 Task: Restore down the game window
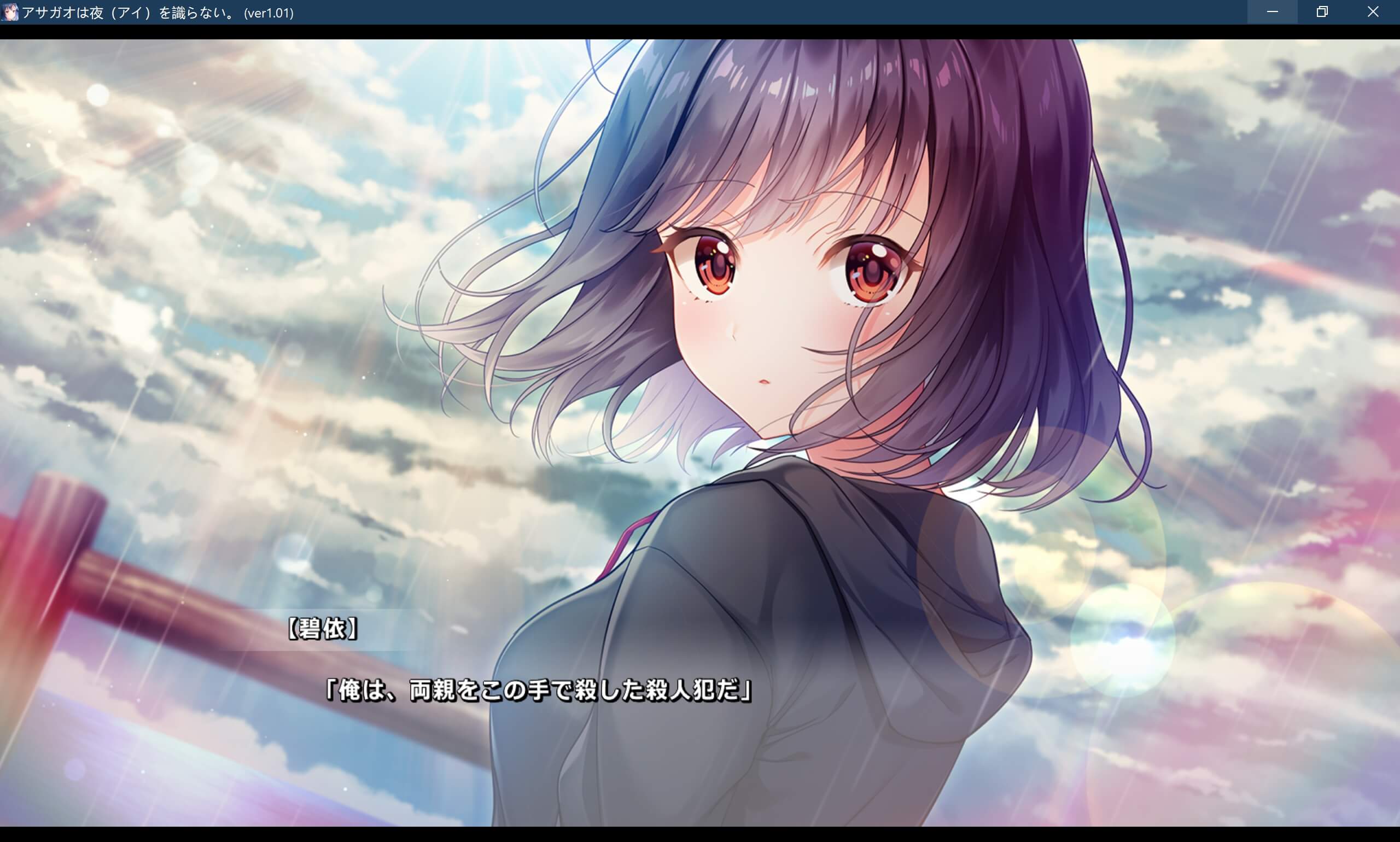coord(1322,12)
